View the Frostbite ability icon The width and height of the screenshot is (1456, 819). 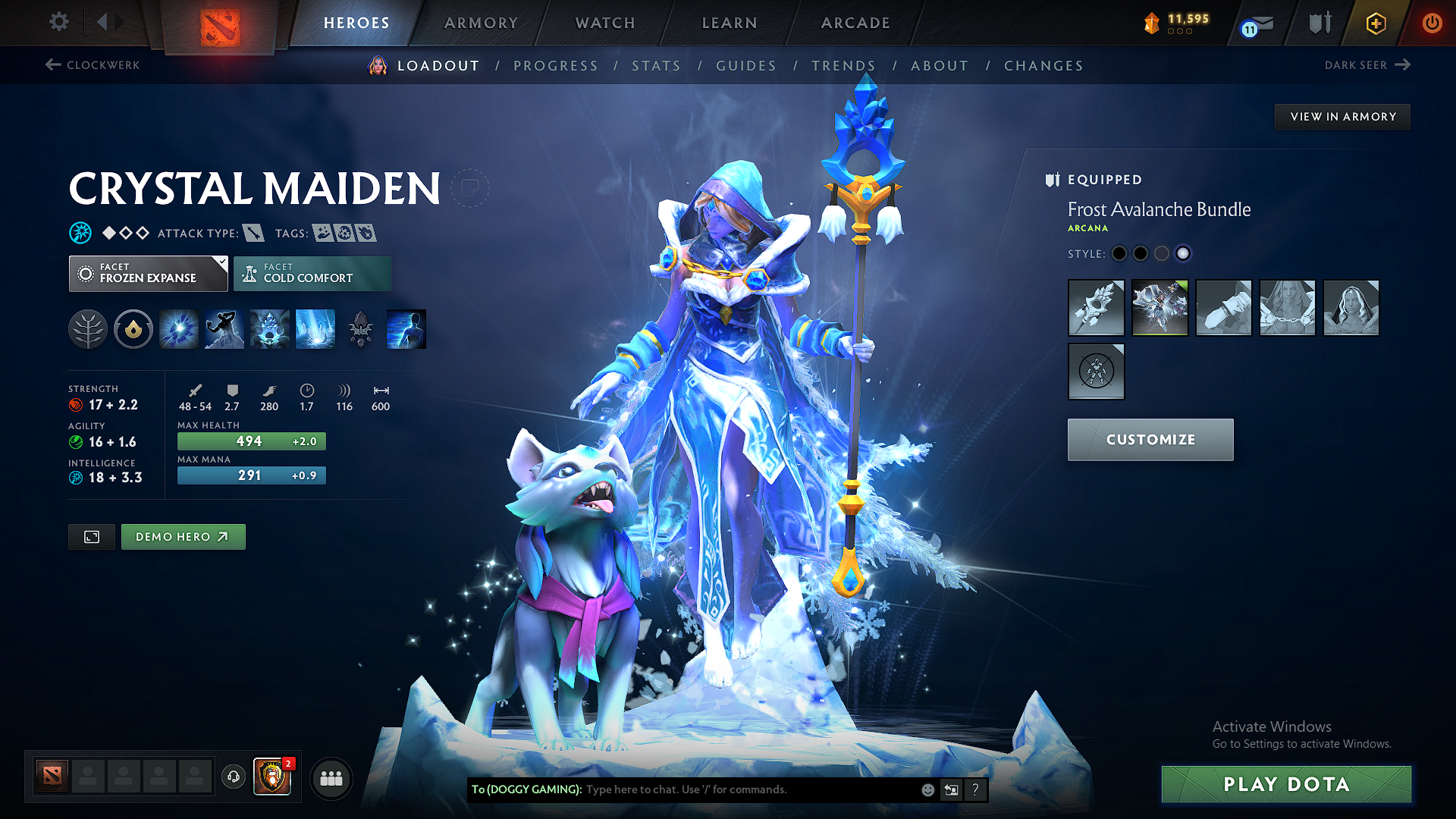coord(224,328)
